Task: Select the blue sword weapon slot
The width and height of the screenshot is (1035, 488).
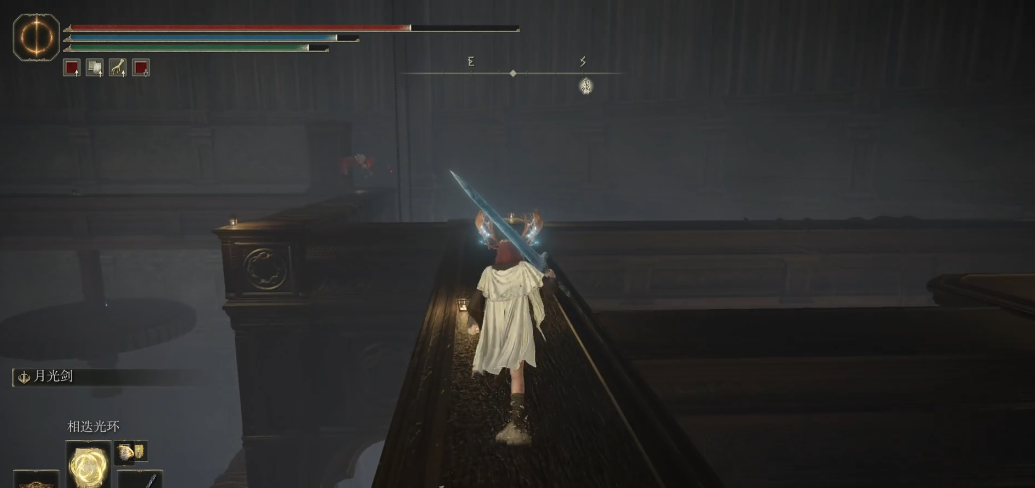Action: [x=140, y=478]
